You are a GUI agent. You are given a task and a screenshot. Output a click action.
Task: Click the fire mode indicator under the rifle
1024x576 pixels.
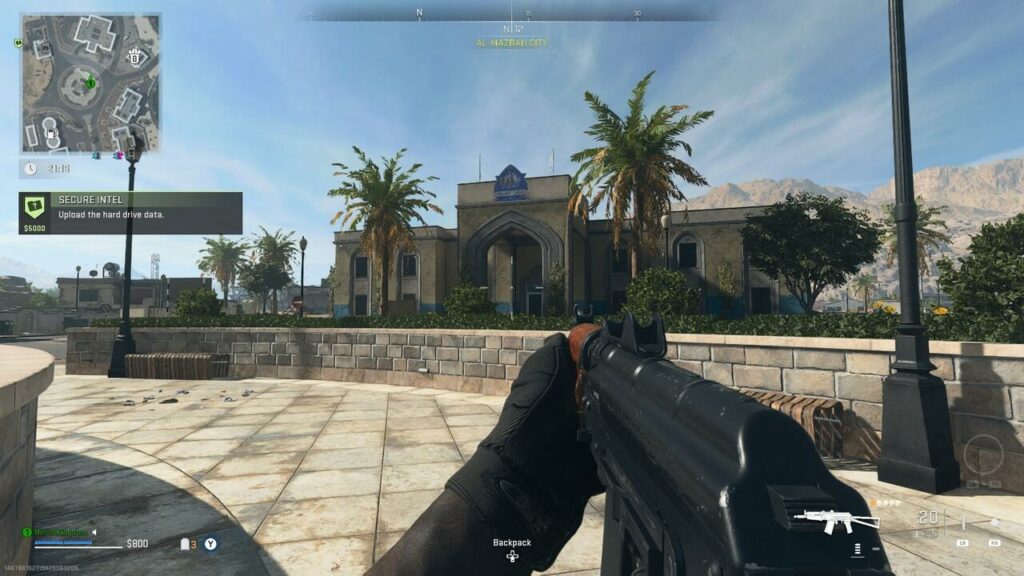pyautogui.click(x=857, y=549)
